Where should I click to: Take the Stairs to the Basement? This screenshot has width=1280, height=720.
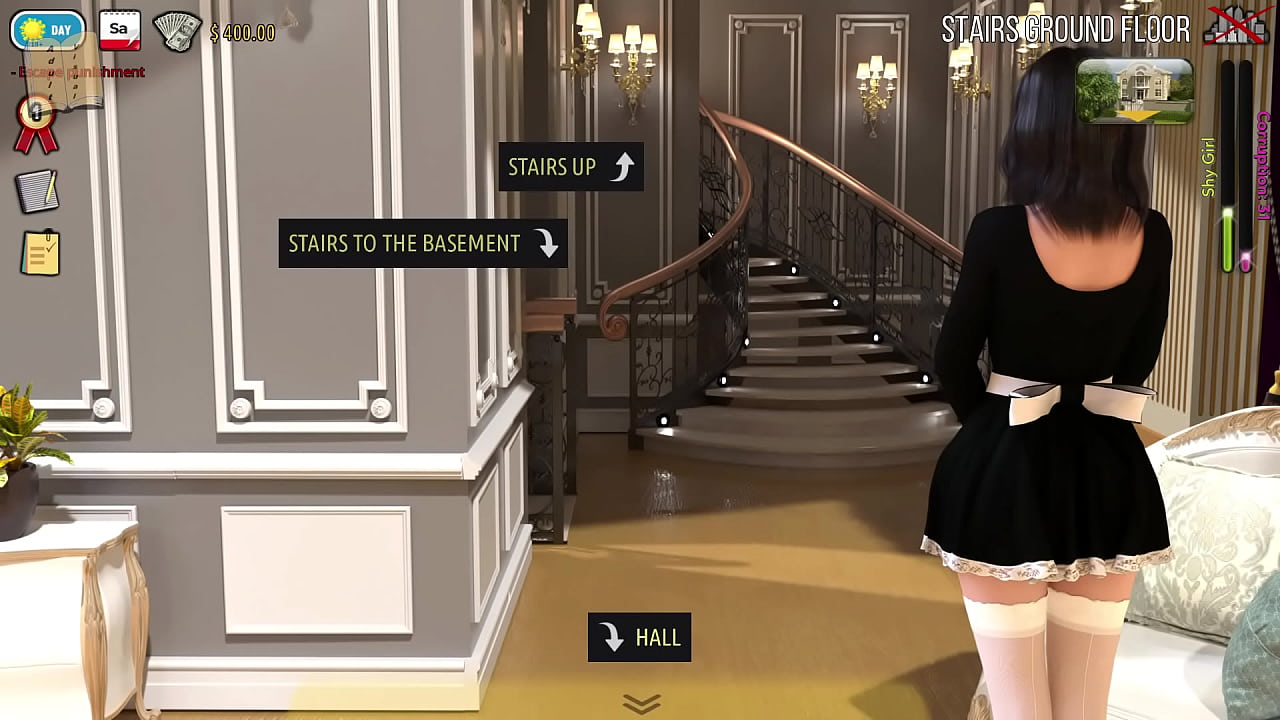coord(423,244)
